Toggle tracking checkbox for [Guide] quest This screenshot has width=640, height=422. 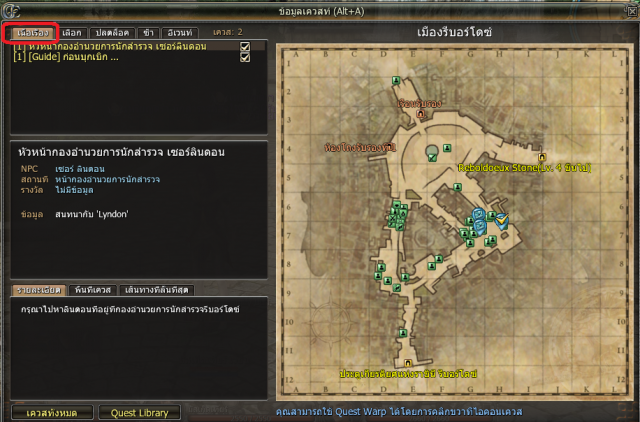coord(244,58)
